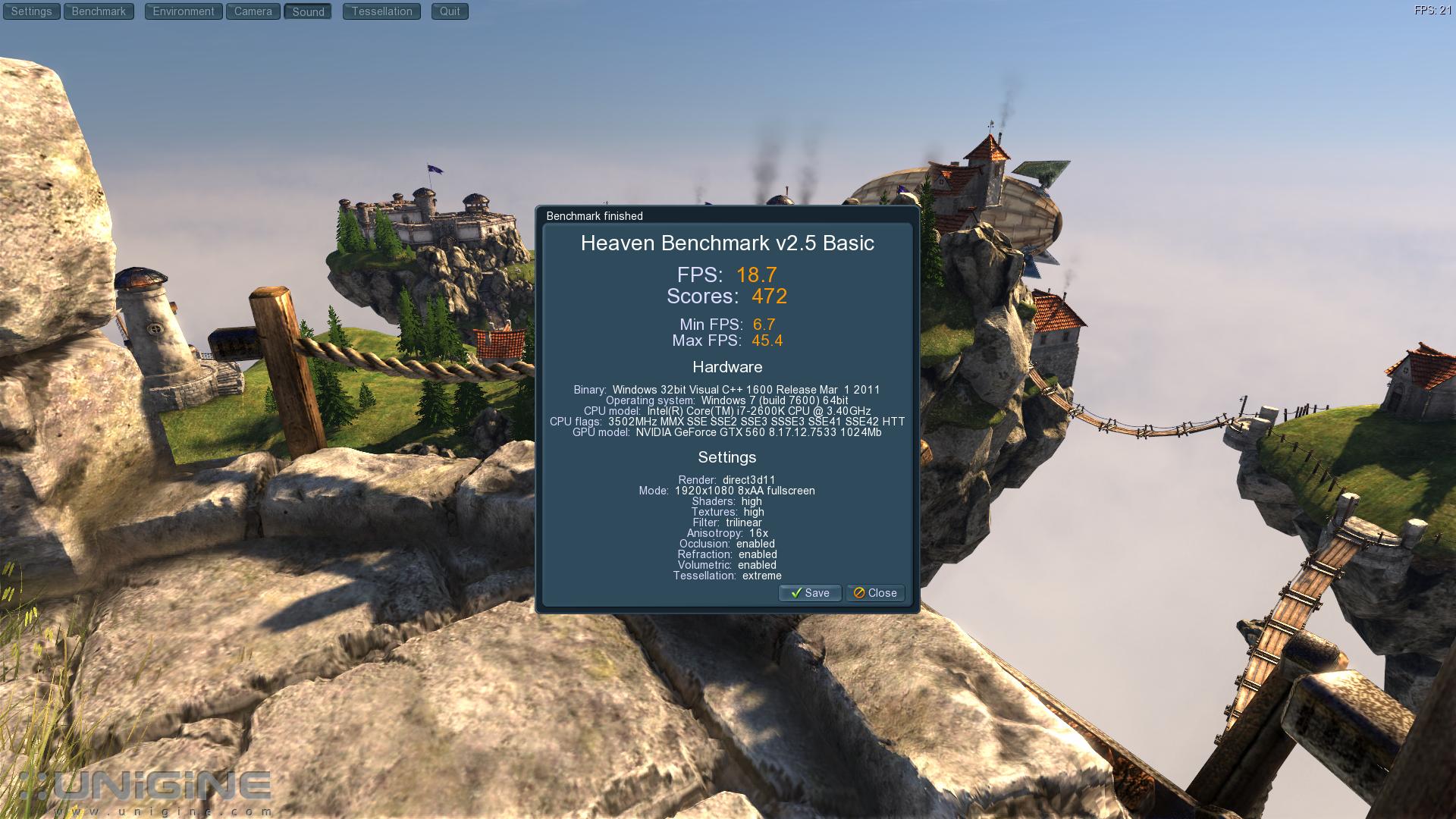Screen dimensions: 1456x819
Task: Save the benchmark results
Action: click(810, 593)
